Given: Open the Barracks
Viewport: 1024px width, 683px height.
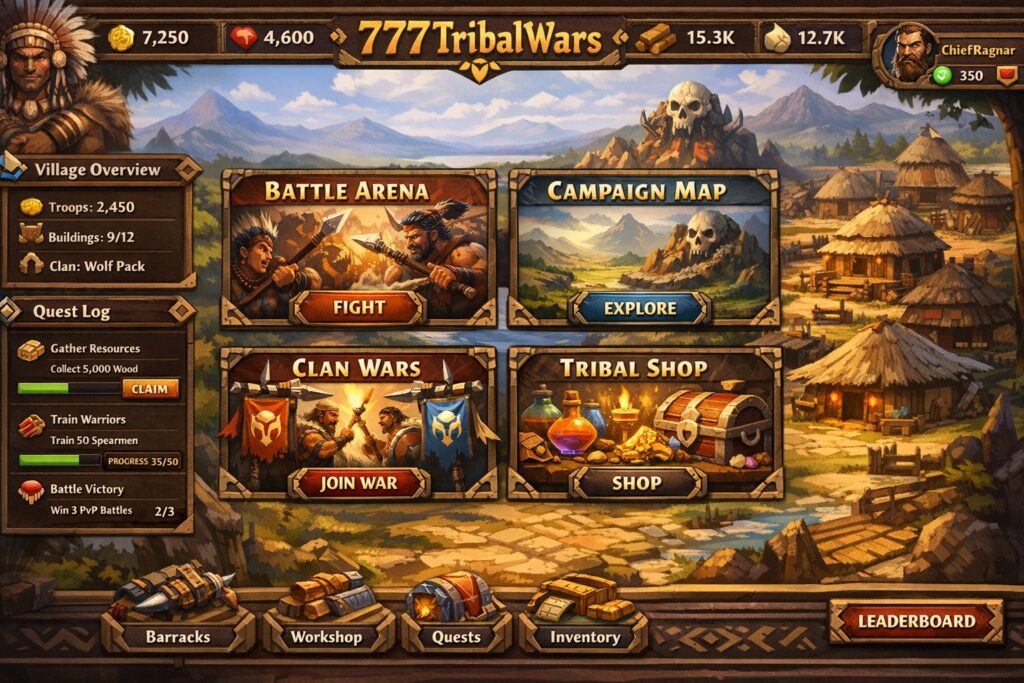Looking at the screenshot, I should click(x=178, y=636).
